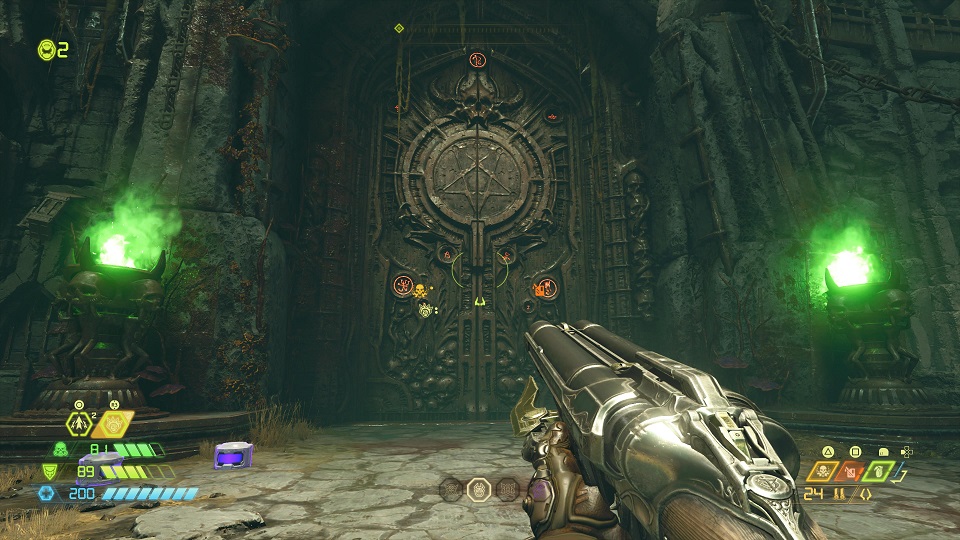Click the extra lives helmet icon

46,49
